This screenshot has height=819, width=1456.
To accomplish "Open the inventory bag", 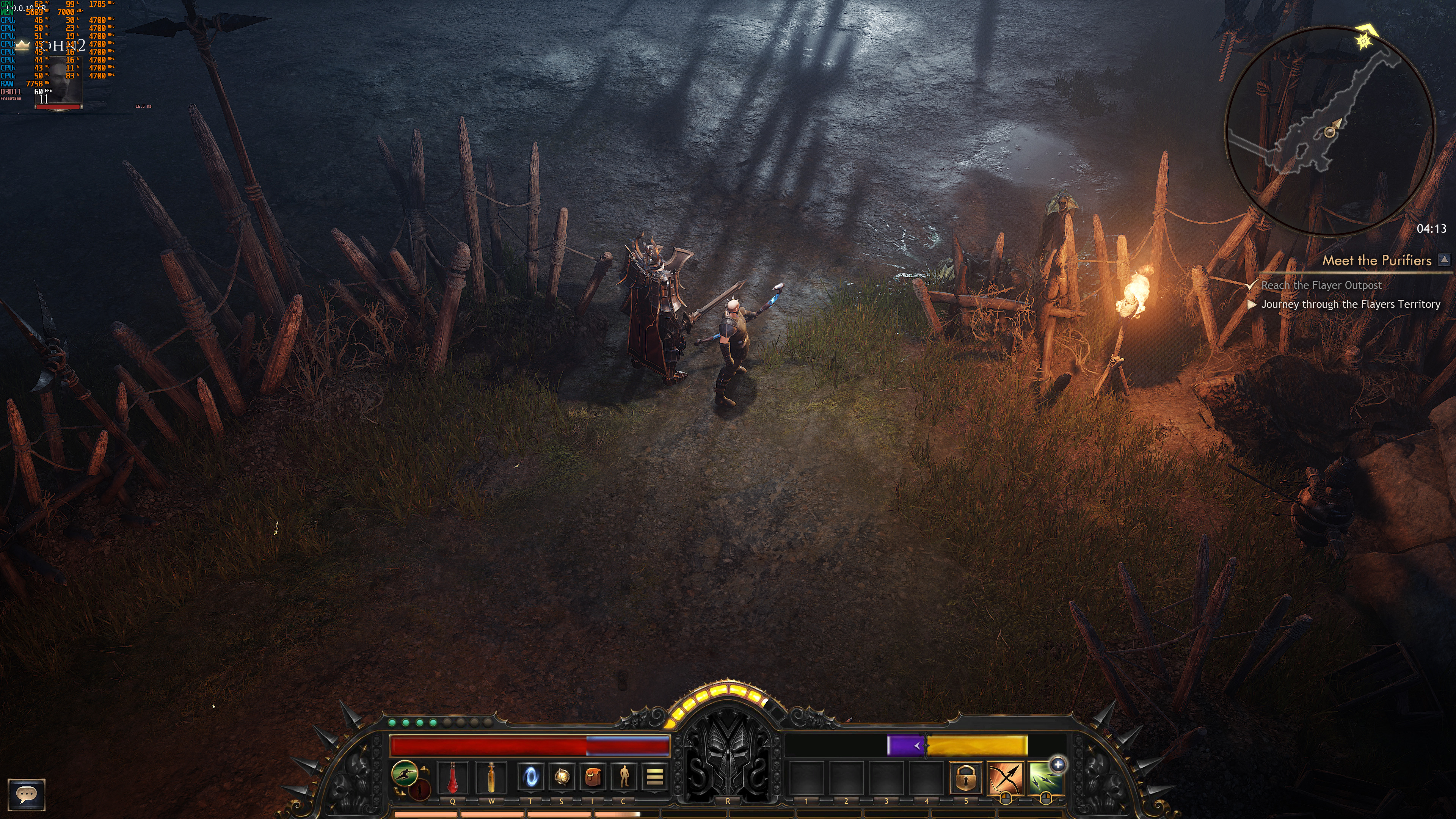I will click(x=592, y=777).
